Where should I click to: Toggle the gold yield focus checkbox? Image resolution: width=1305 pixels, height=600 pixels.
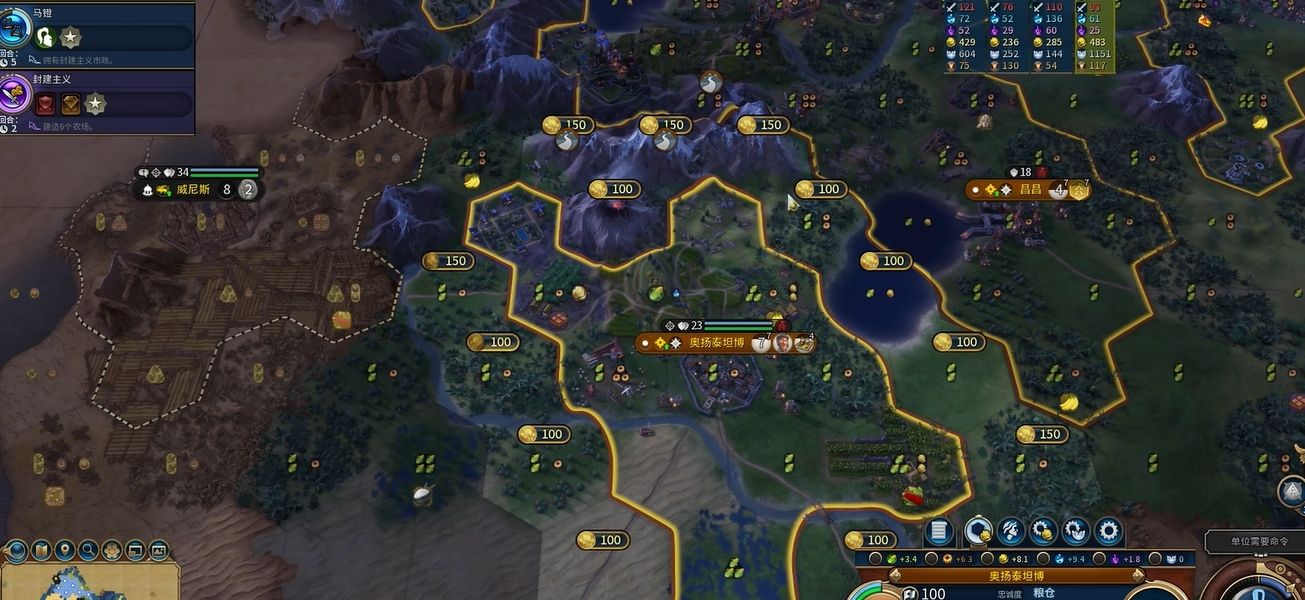988,559
